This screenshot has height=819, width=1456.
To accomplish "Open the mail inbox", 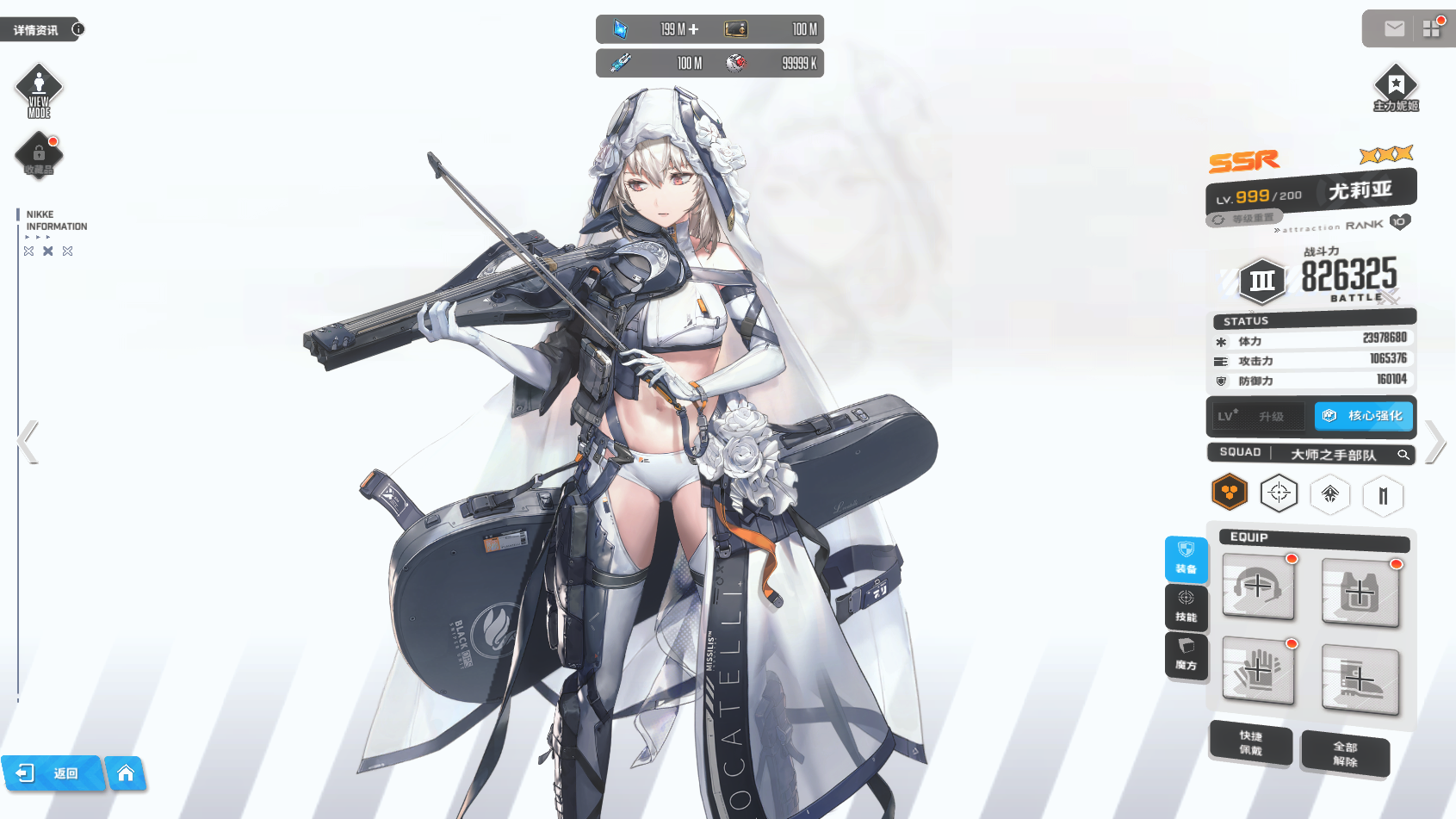I will 1394,29.
